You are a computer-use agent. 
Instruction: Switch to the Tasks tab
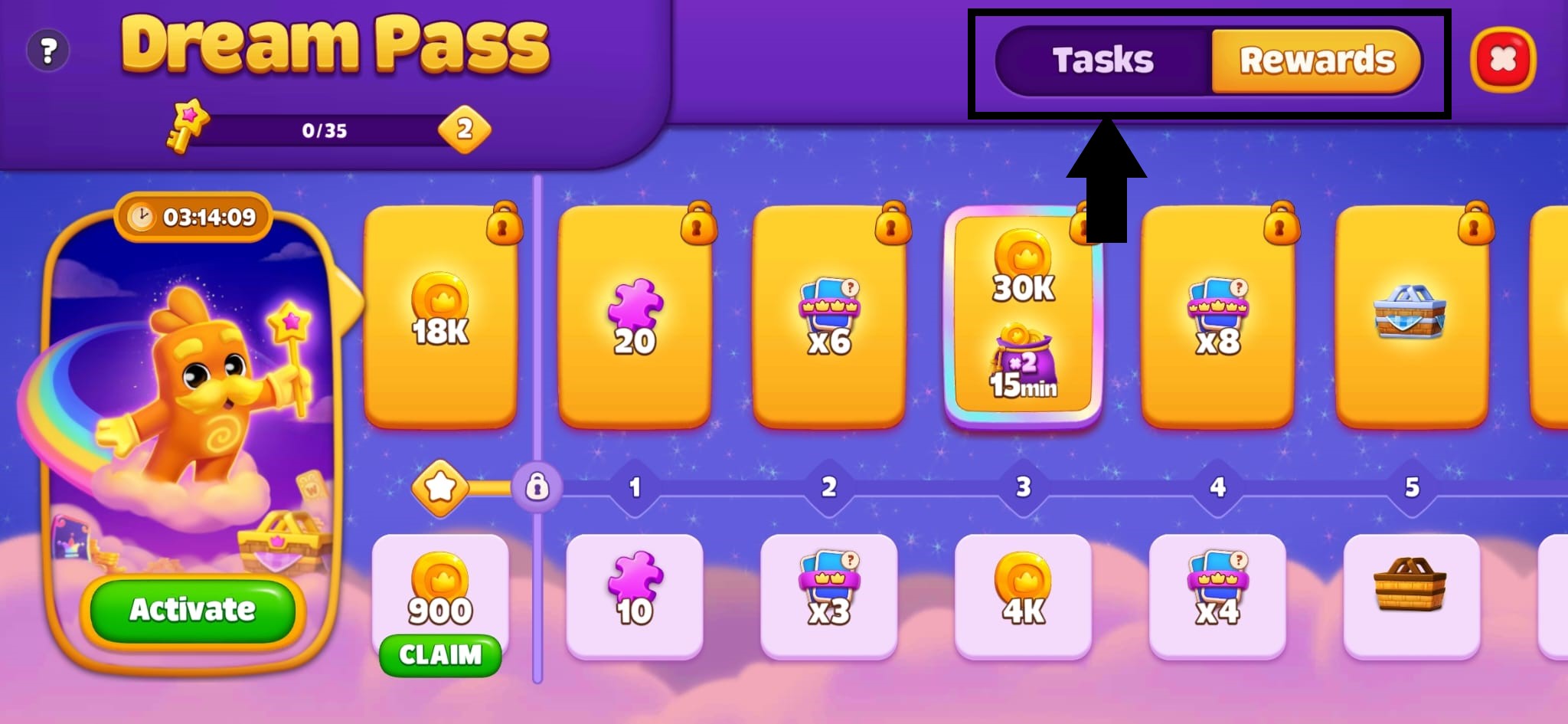click(x=1102, y=60)
